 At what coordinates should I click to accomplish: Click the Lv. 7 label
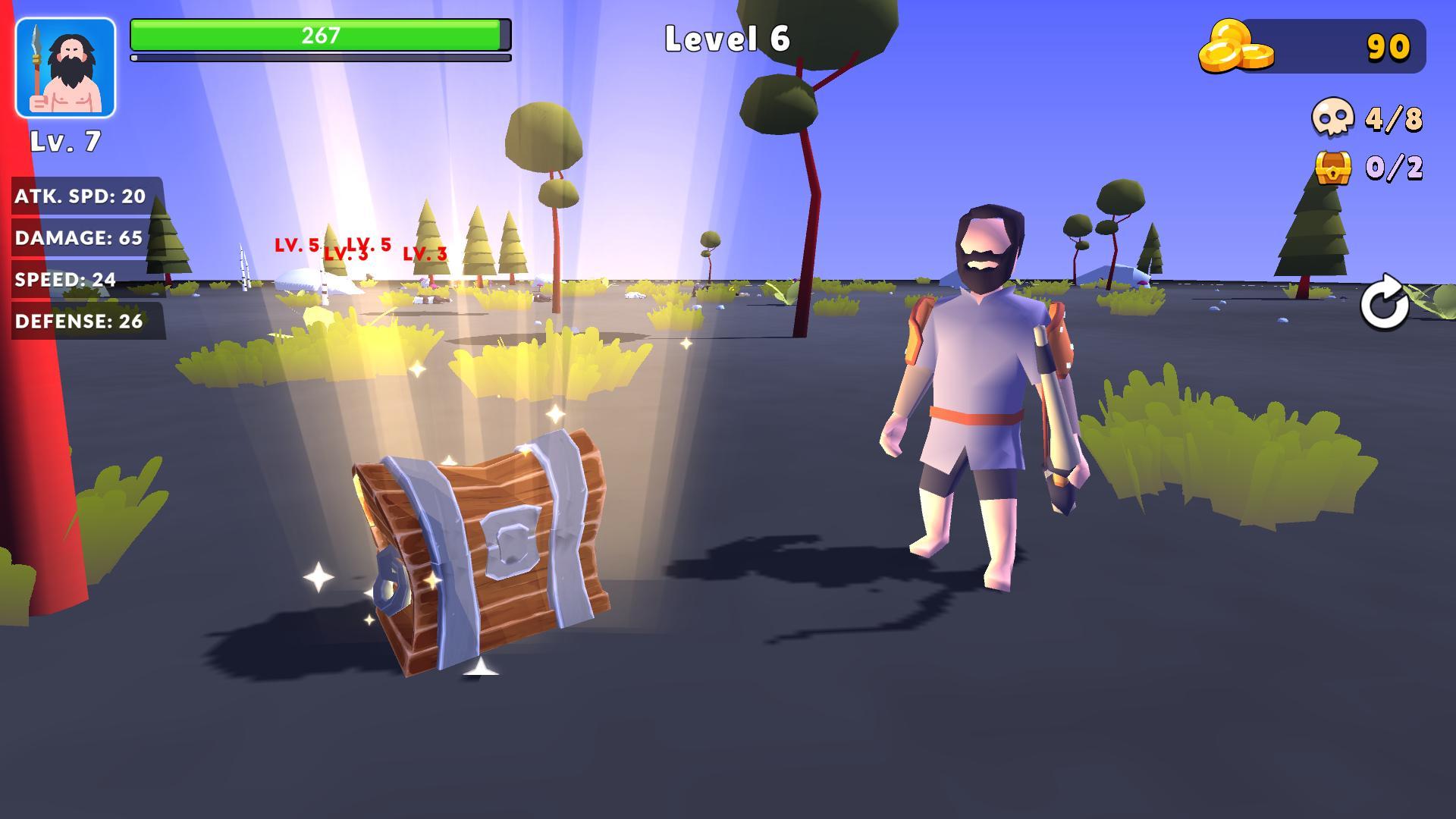click(x=64, y=141)
